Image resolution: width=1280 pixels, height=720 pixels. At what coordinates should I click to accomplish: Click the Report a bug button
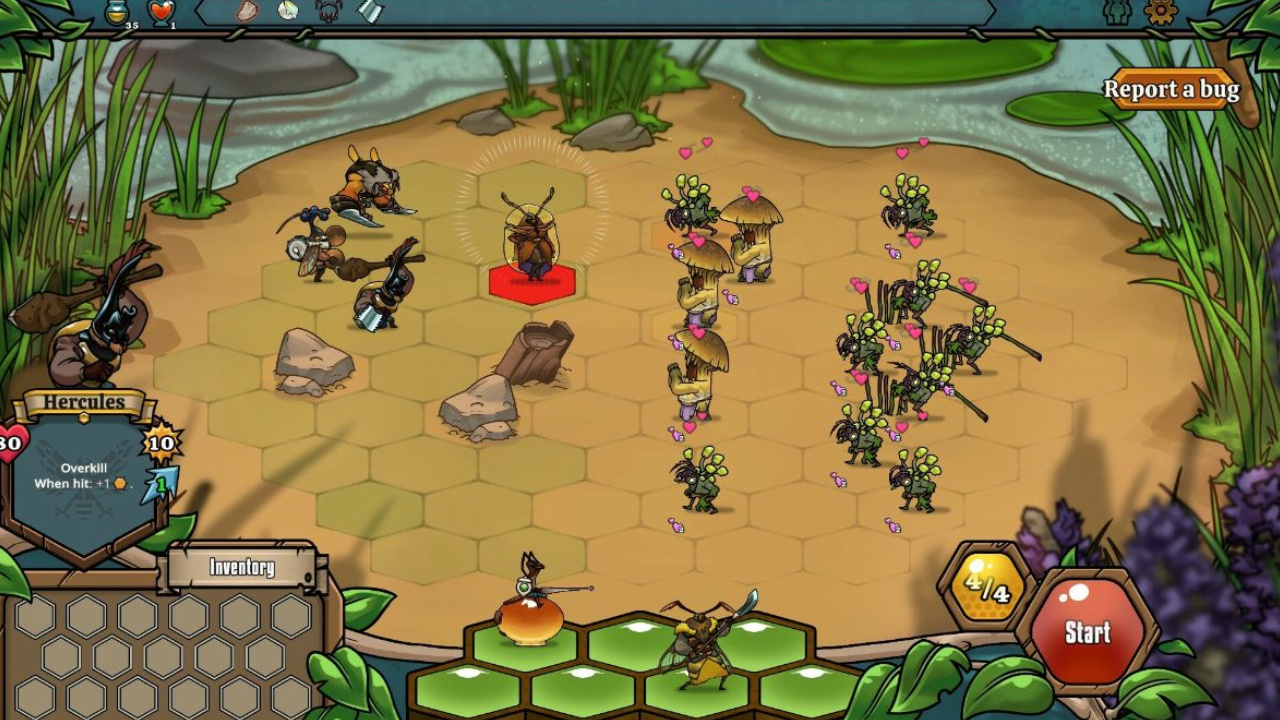click(x=1170, y=90)
